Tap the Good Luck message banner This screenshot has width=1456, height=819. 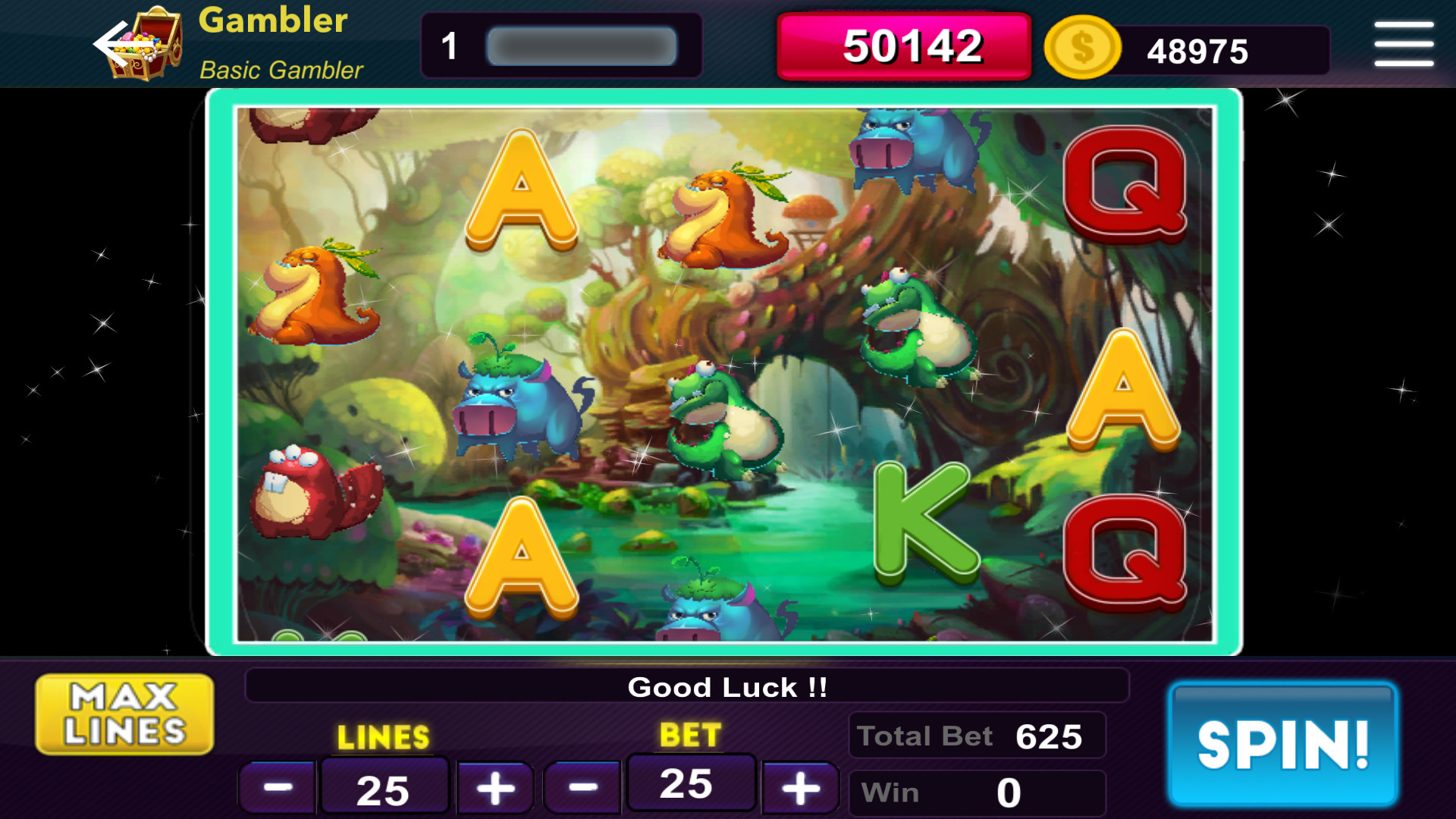726,687
